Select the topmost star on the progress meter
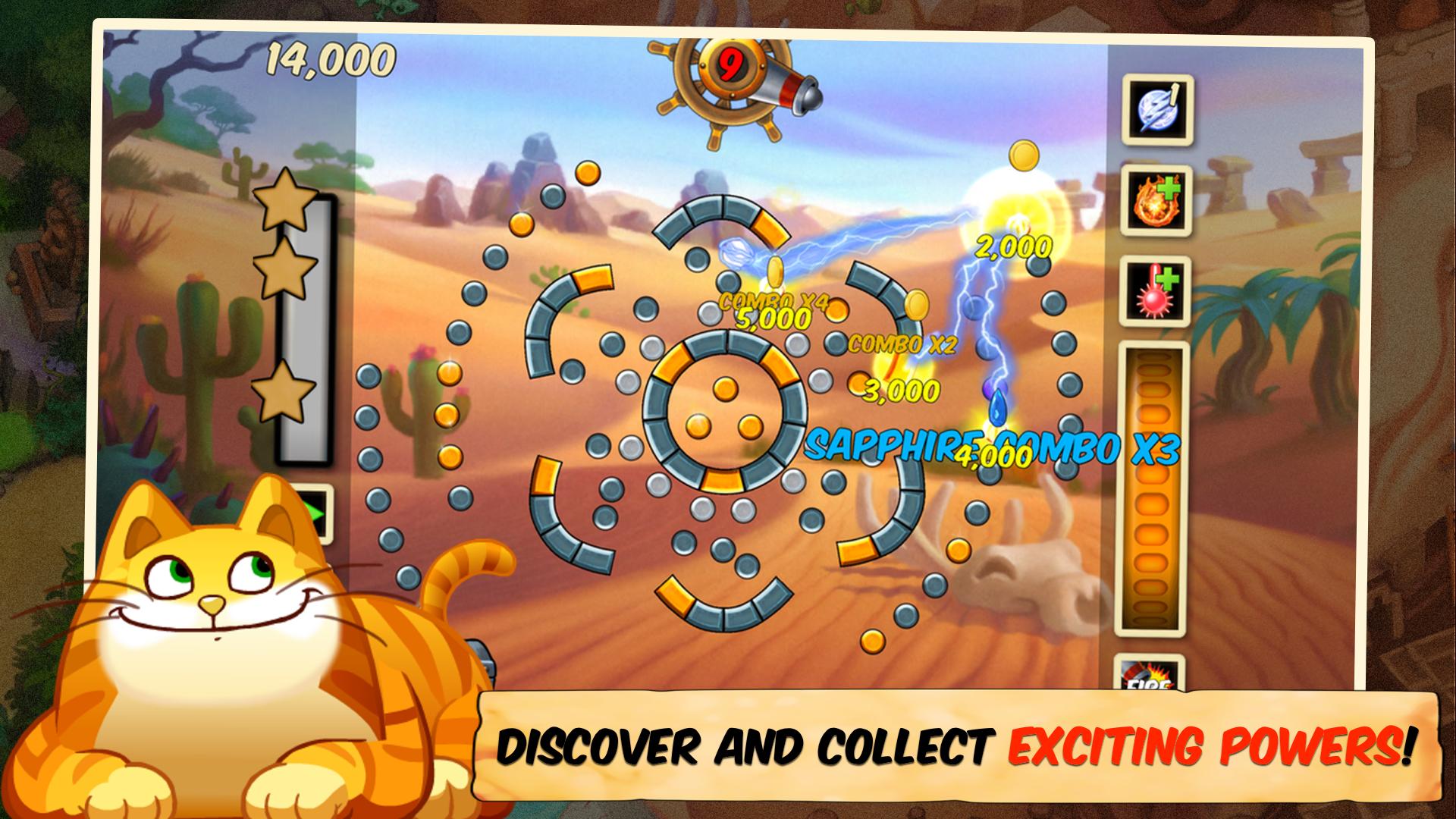 (x=282, y=205)
